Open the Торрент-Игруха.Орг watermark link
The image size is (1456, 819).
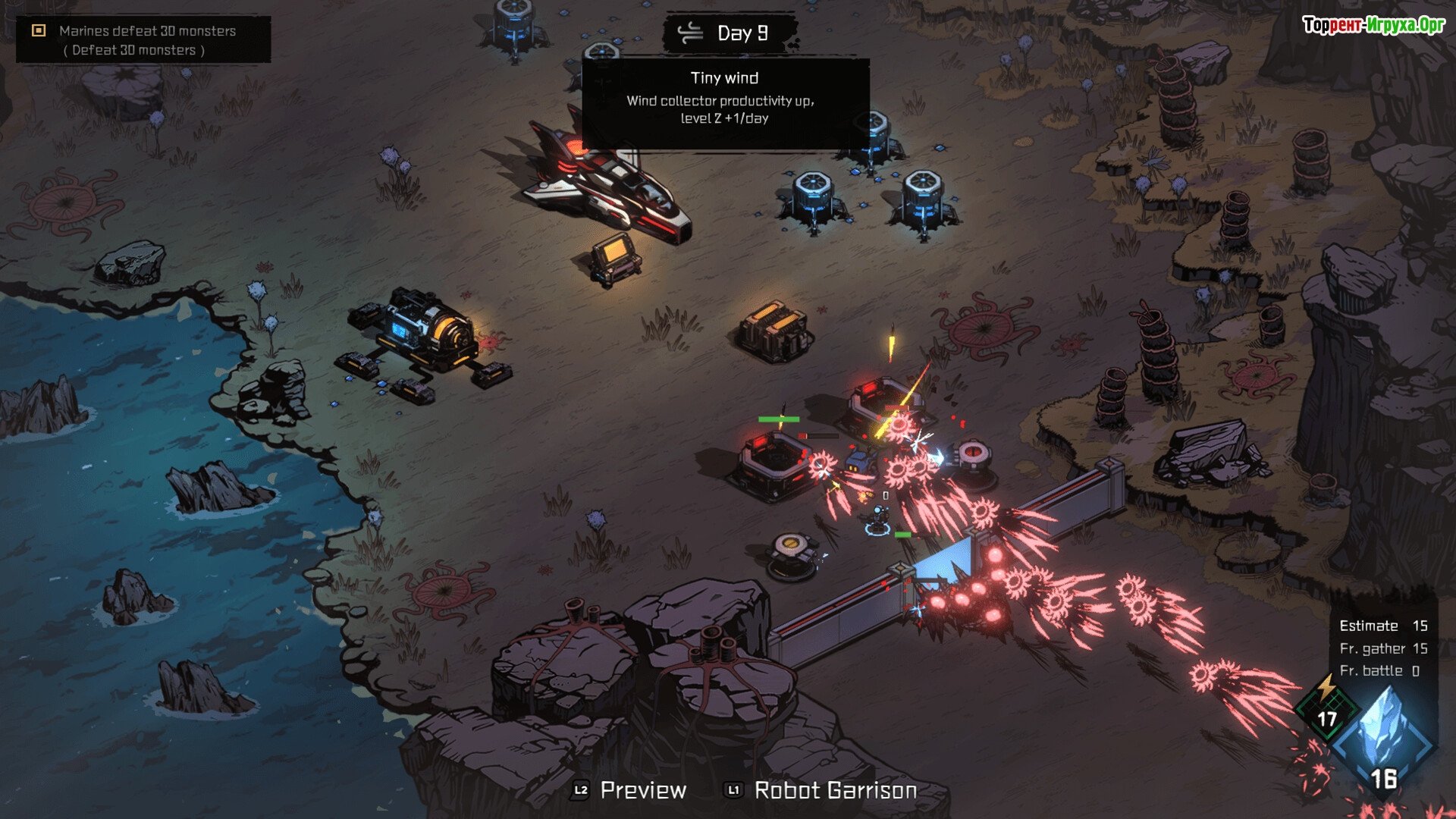1373,25
